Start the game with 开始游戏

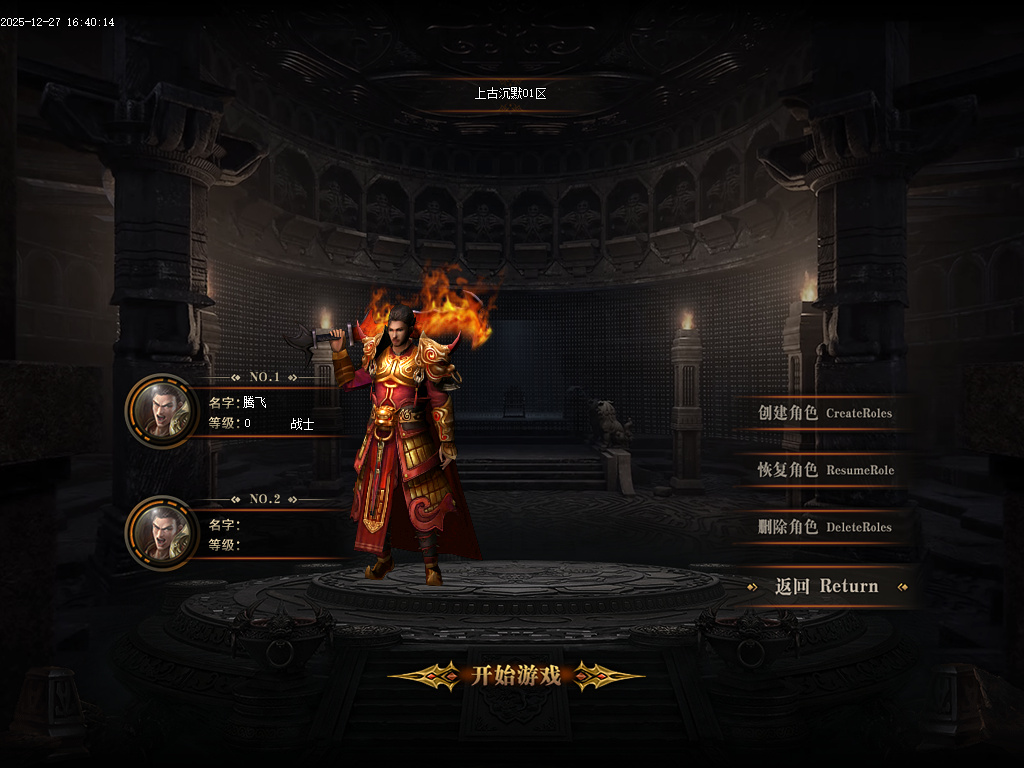click(x=515, y=676)
